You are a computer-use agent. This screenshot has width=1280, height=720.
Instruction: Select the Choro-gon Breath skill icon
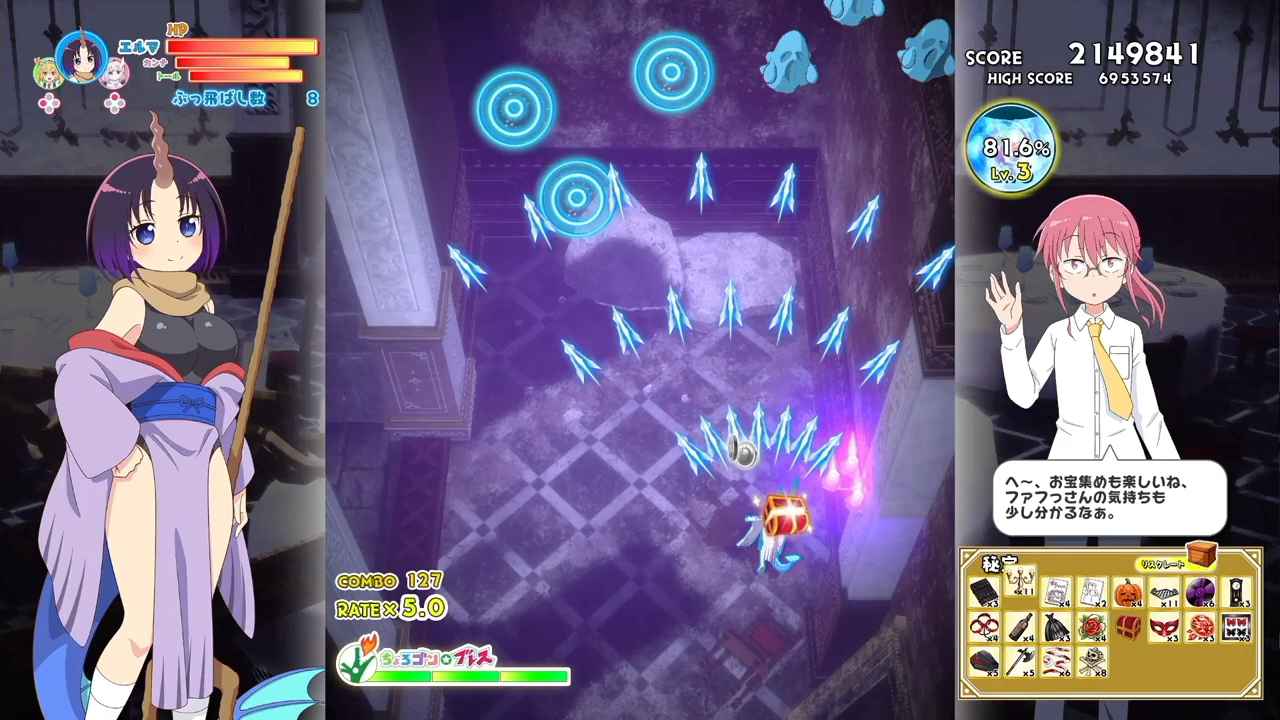tap(355, 660)
